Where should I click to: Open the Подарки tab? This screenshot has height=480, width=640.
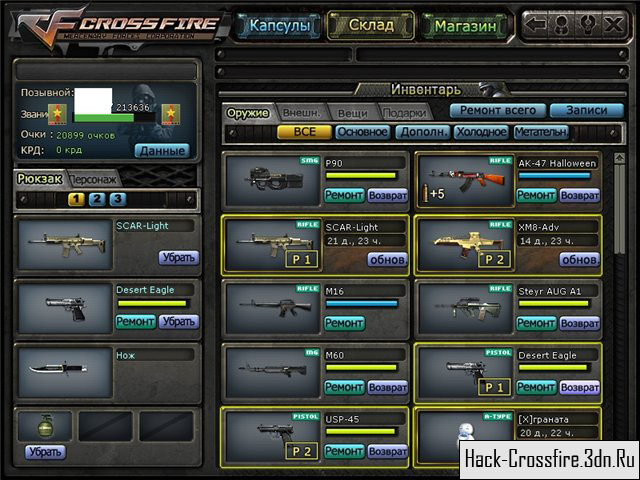pos(403,112)
